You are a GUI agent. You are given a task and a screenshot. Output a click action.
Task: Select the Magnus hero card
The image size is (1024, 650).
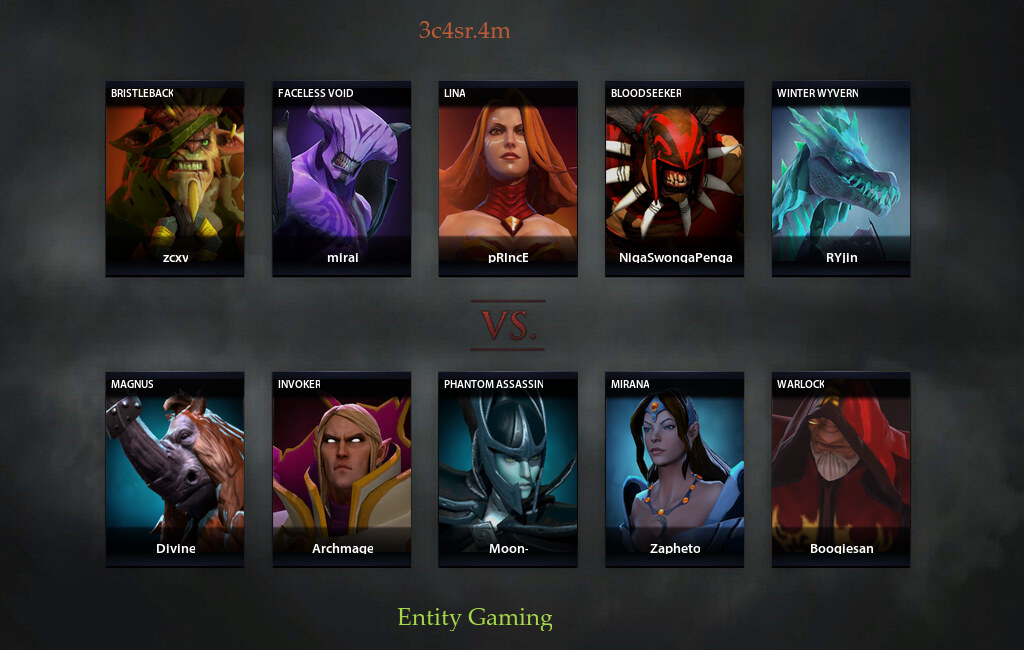(x=175, y=469)
